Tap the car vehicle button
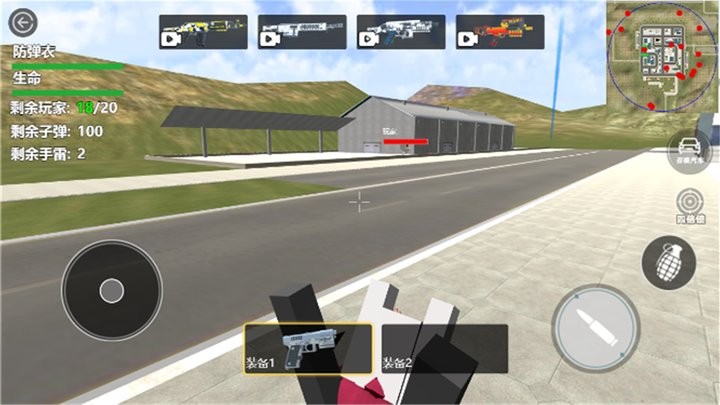The image size is (720, 405). (687, 150)
